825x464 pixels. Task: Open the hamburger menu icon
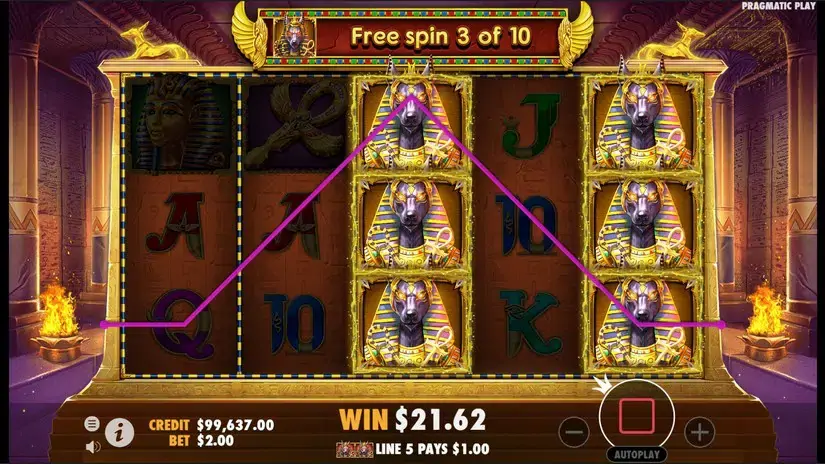click(92, 423)
